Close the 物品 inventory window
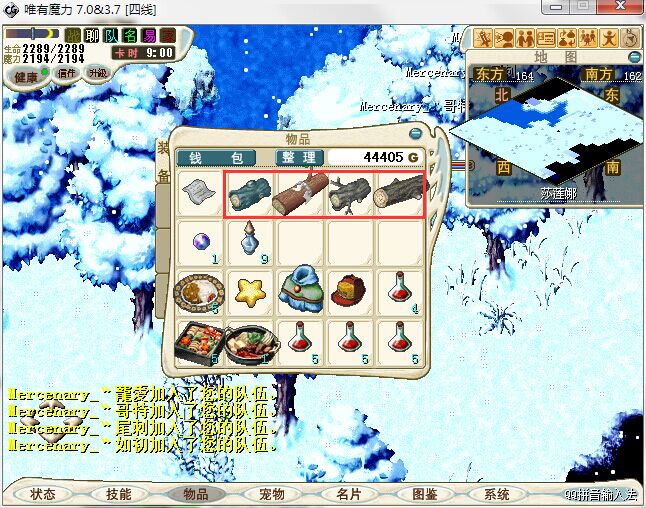Viewport: 646px width, 508px height. point(416,133)
